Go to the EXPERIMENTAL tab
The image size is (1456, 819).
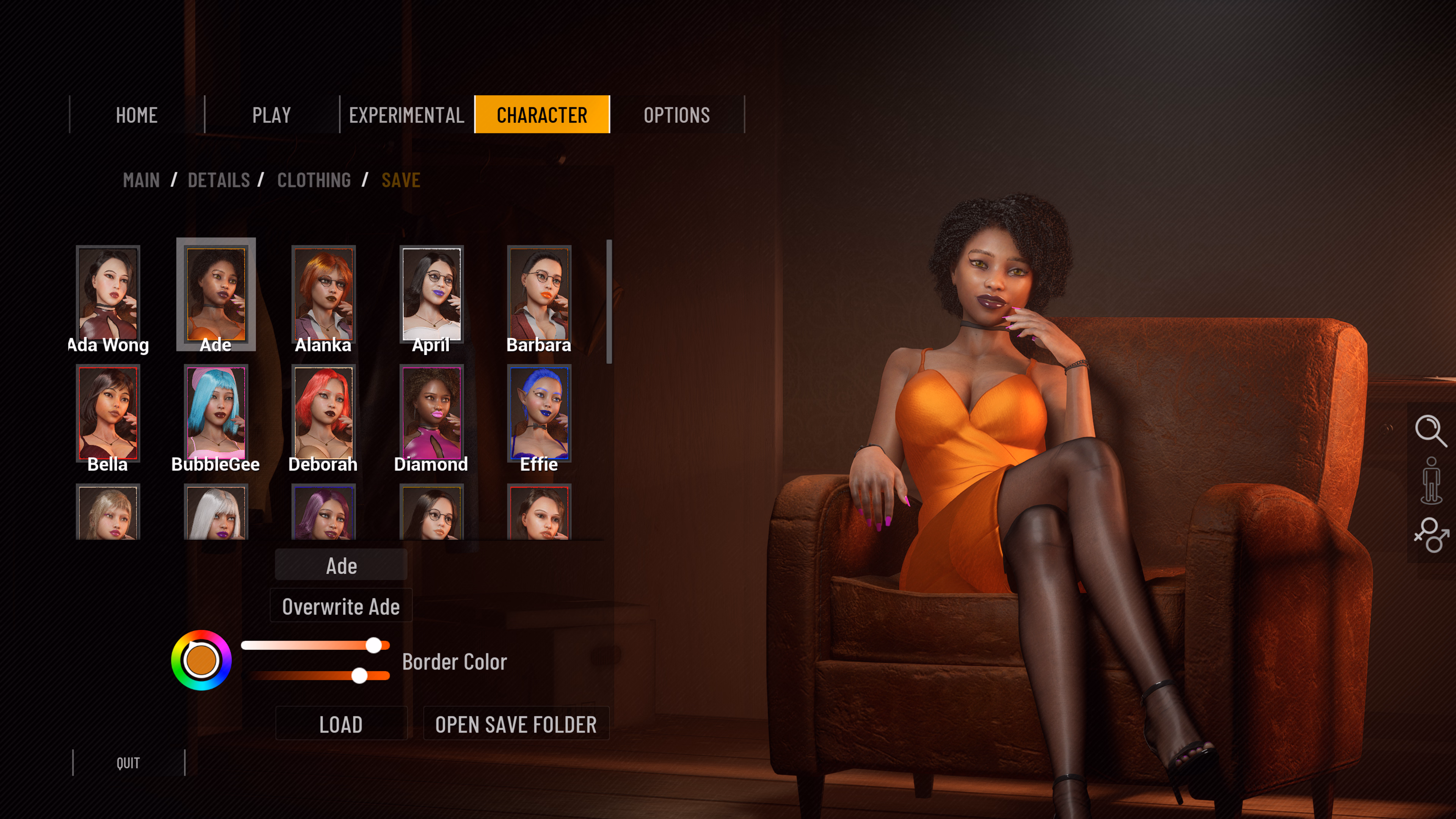pos(406,115)
